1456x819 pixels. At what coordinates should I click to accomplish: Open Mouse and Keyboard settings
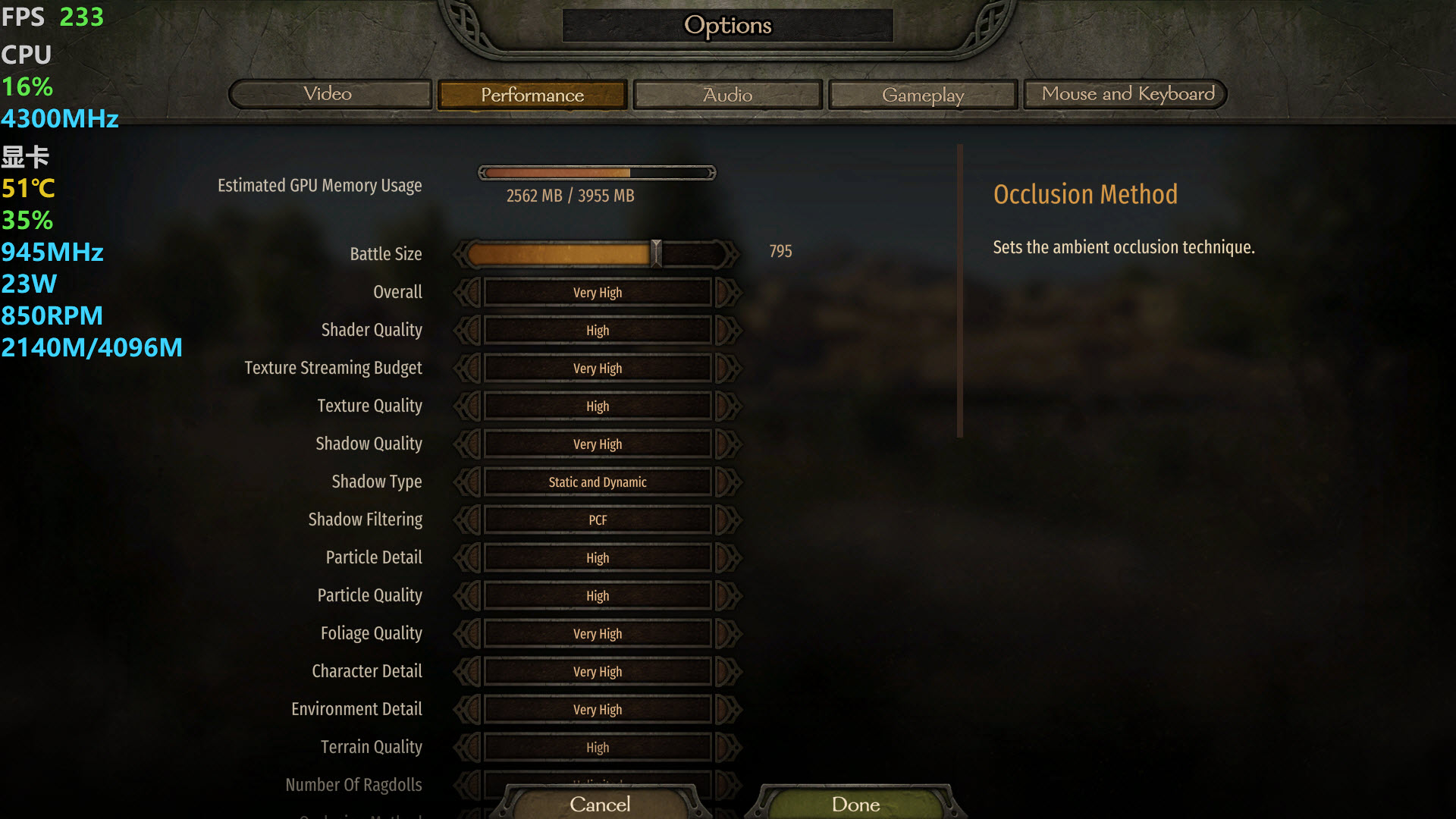pyautogui.click(x=1127, y=94)
